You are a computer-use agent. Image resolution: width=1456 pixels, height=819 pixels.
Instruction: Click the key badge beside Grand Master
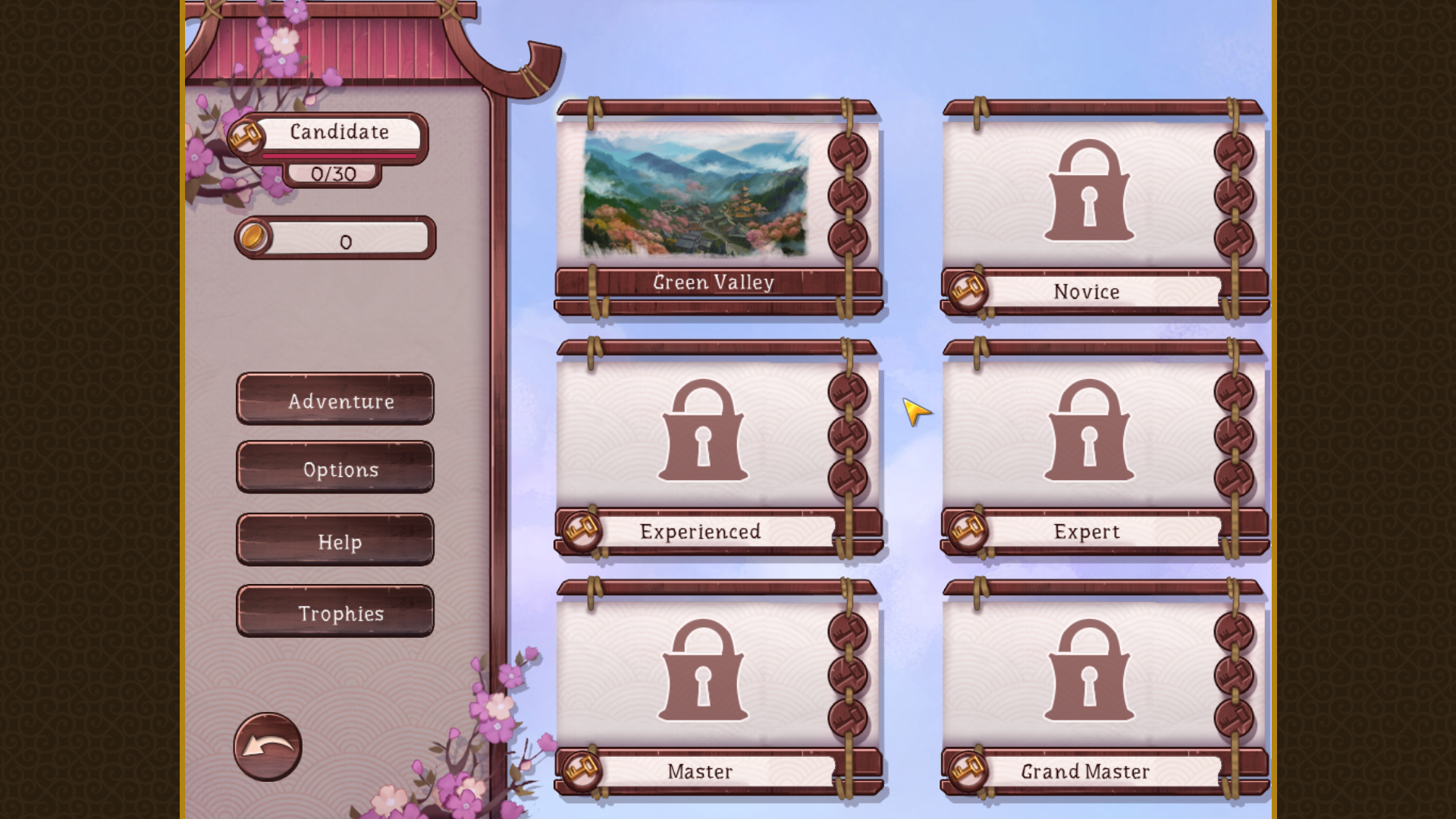pos(967,770)
